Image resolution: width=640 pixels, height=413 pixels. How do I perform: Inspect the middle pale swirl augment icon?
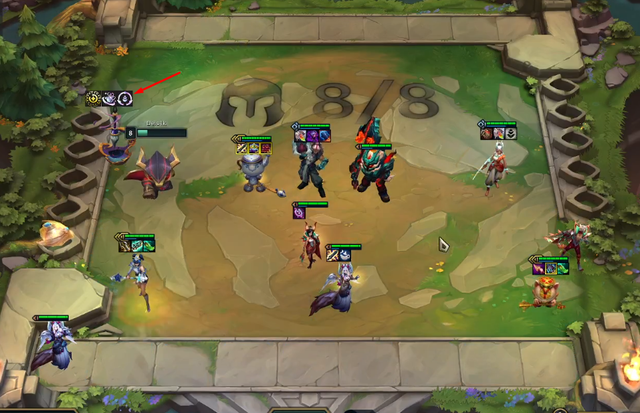coord(109,98)
